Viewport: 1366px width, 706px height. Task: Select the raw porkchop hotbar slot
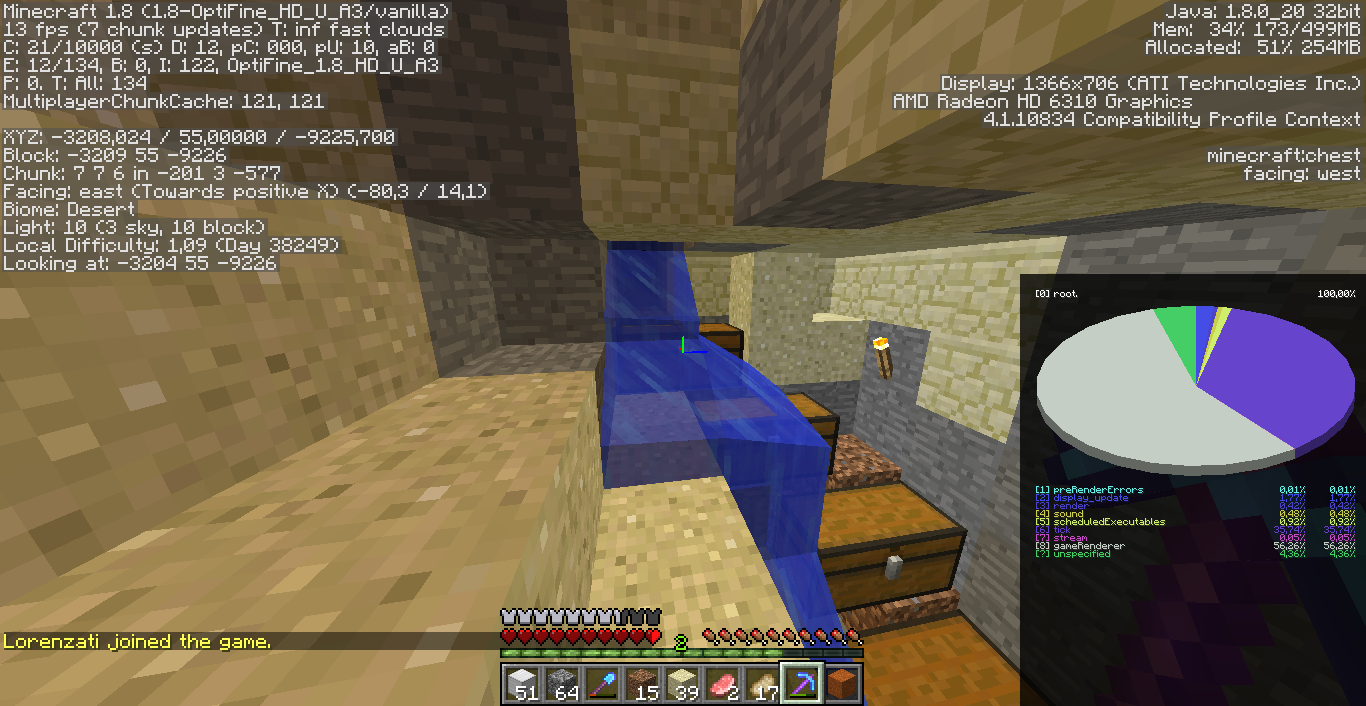[x=722, y=684]
